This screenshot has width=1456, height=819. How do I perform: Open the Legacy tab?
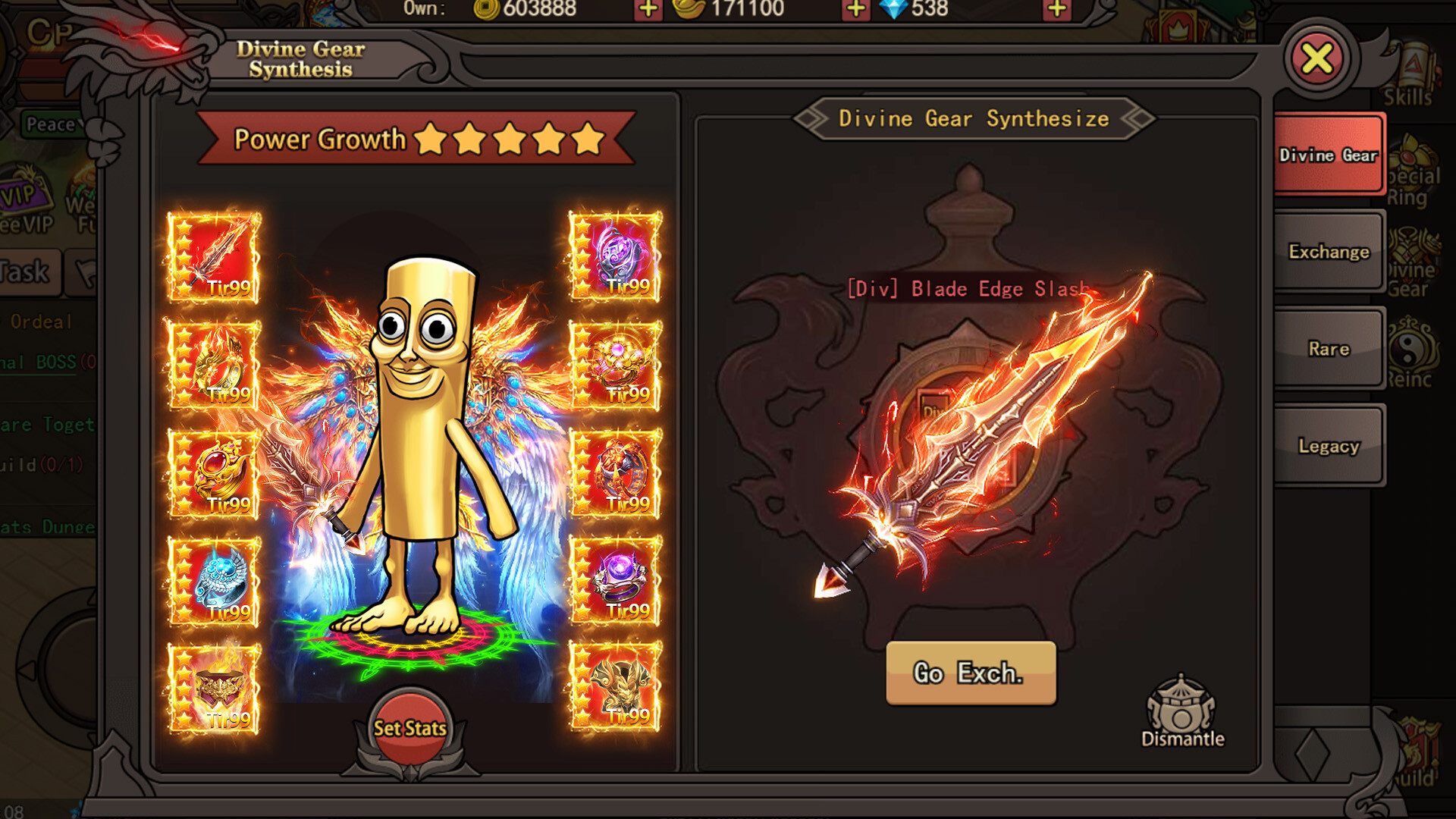point(1328,446)
